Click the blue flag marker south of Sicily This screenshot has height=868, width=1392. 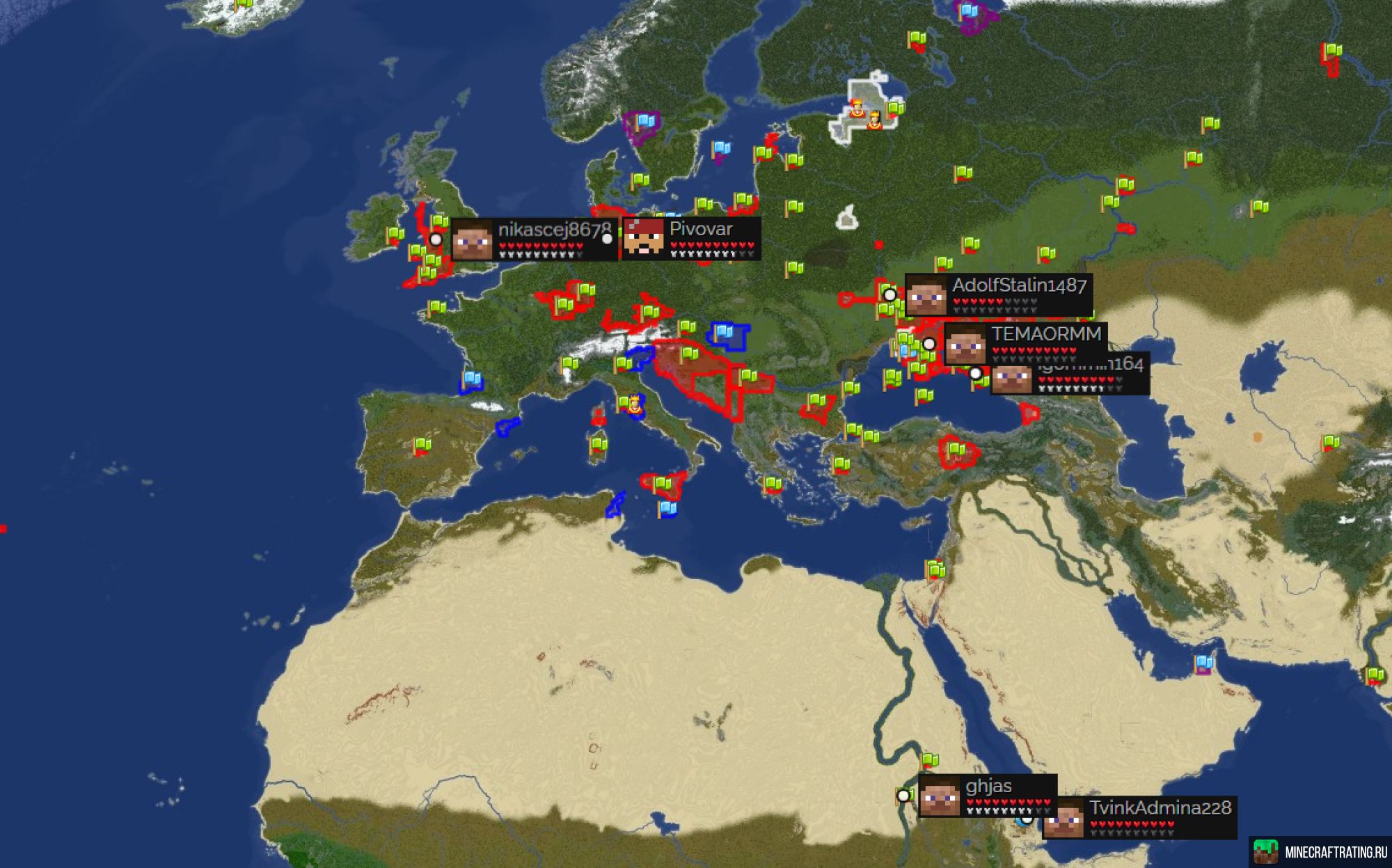pyautogui.click(x=667, y=510)
